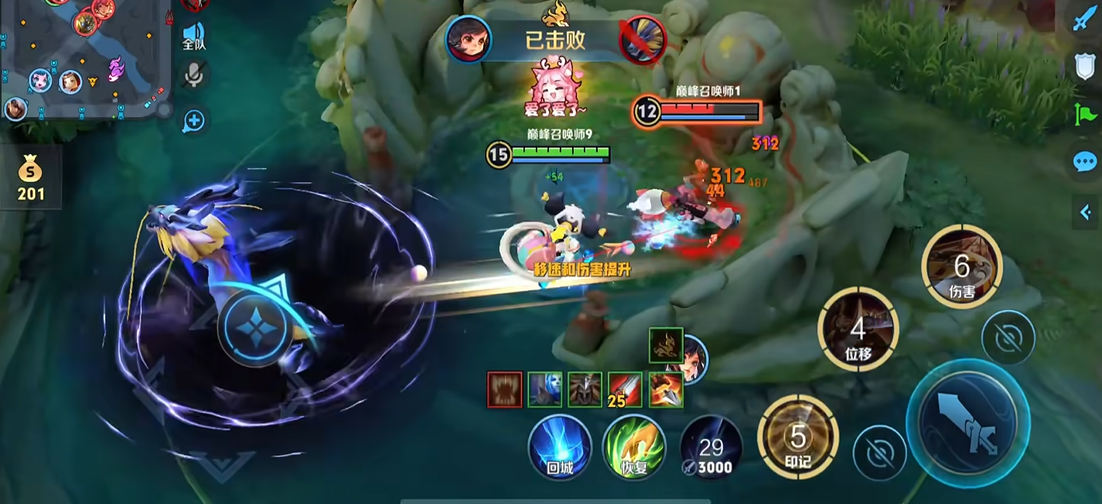
Task: Send the shield defend signal
Action: coord(1085,66)
